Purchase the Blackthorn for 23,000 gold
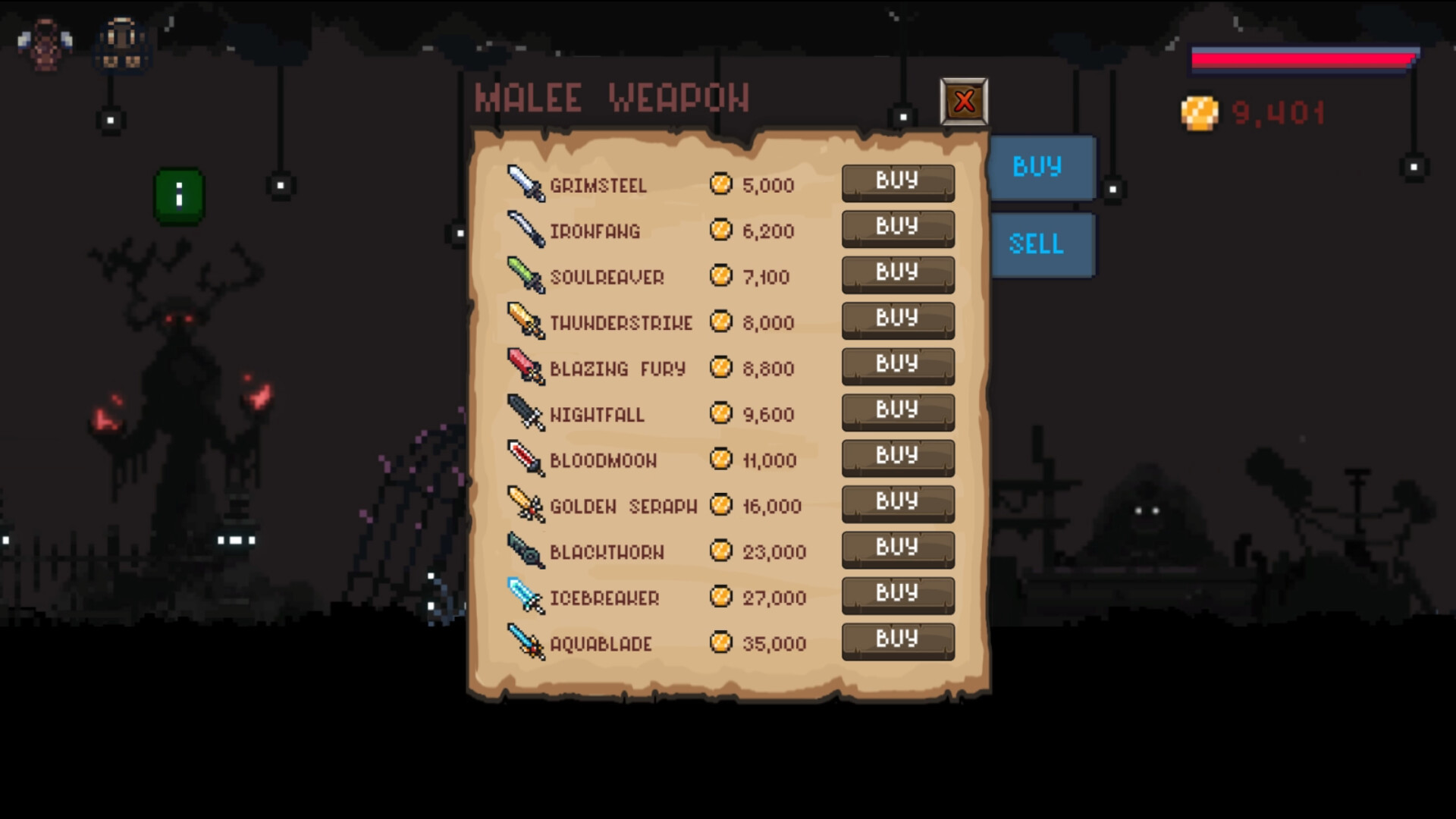 tap(898, 548)
